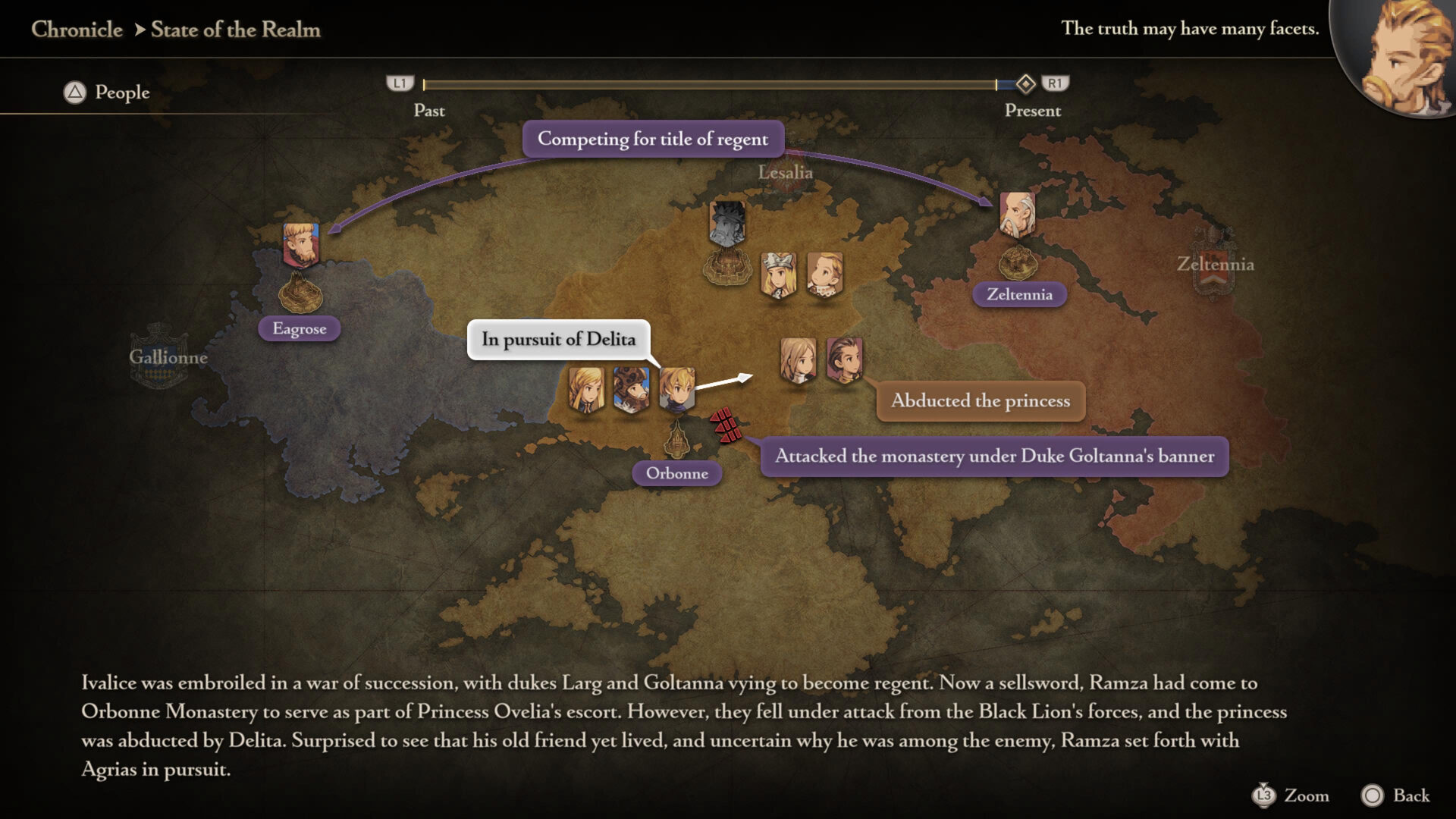Go back from State of the Realm
This screenshot has width=1456, height=819.
coord(1395,795)
